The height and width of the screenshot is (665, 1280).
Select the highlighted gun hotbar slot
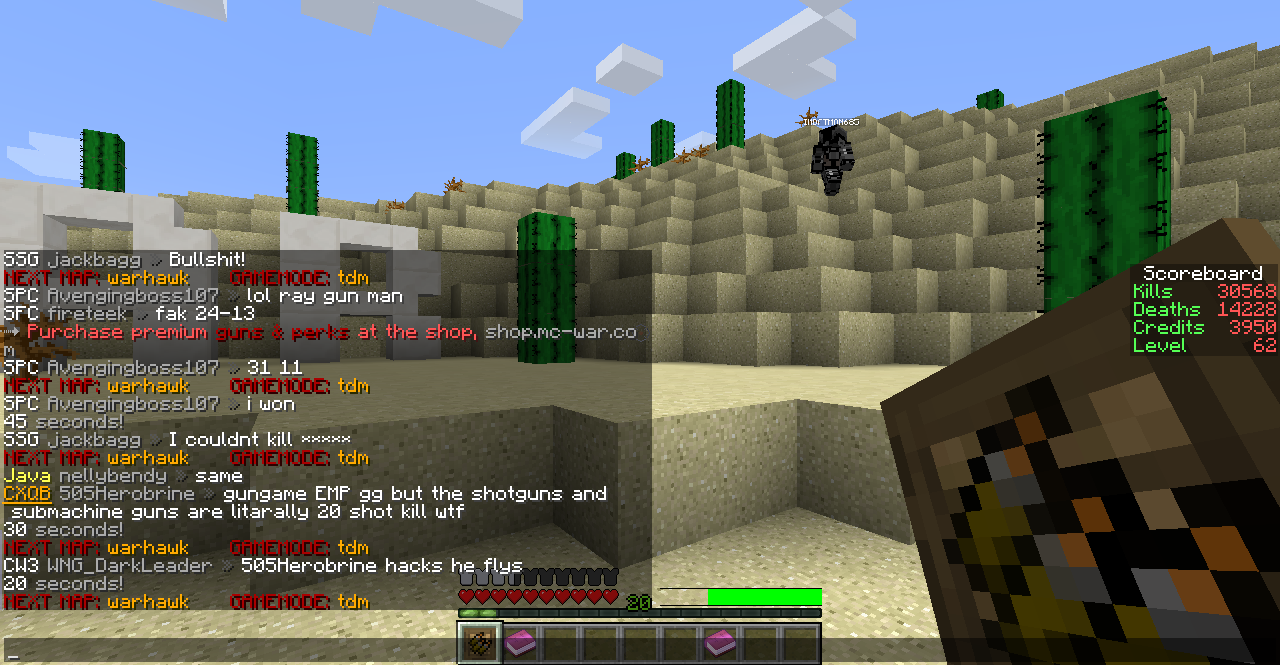click(x=480, y=643)
